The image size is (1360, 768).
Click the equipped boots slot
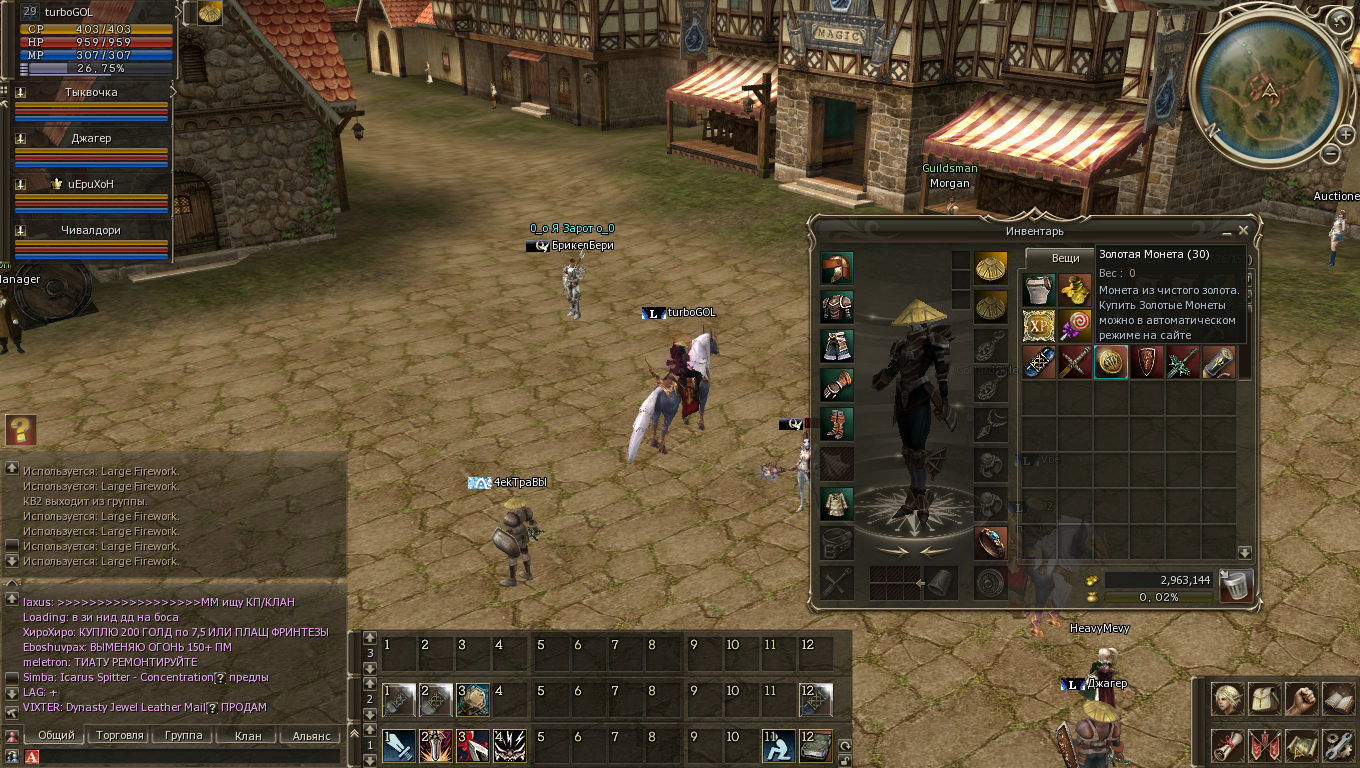[x=837, y=422]
